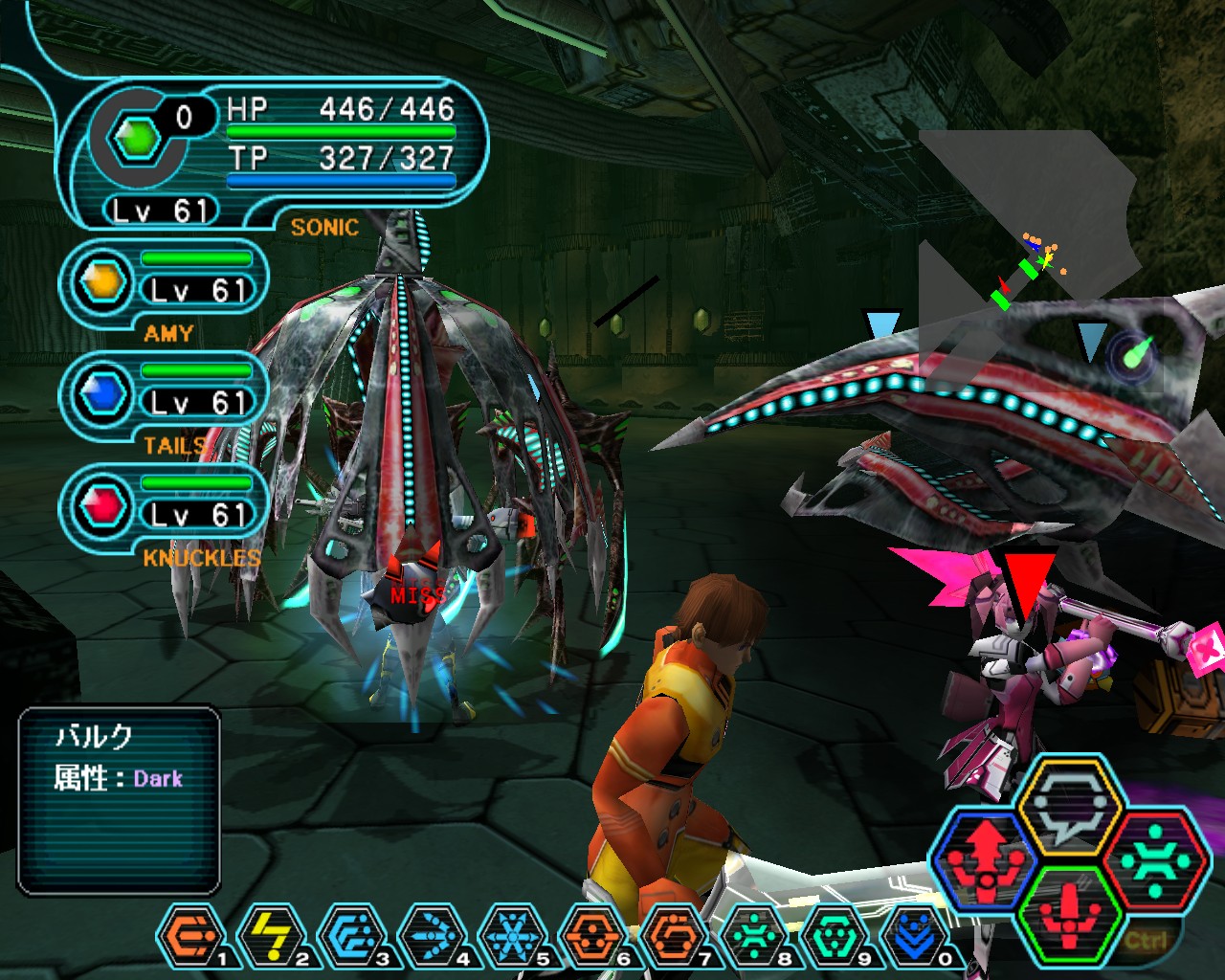The image size is (1225, 980).
Task: Use the light-blue technique in slot 3
Action: click(351, 936)
